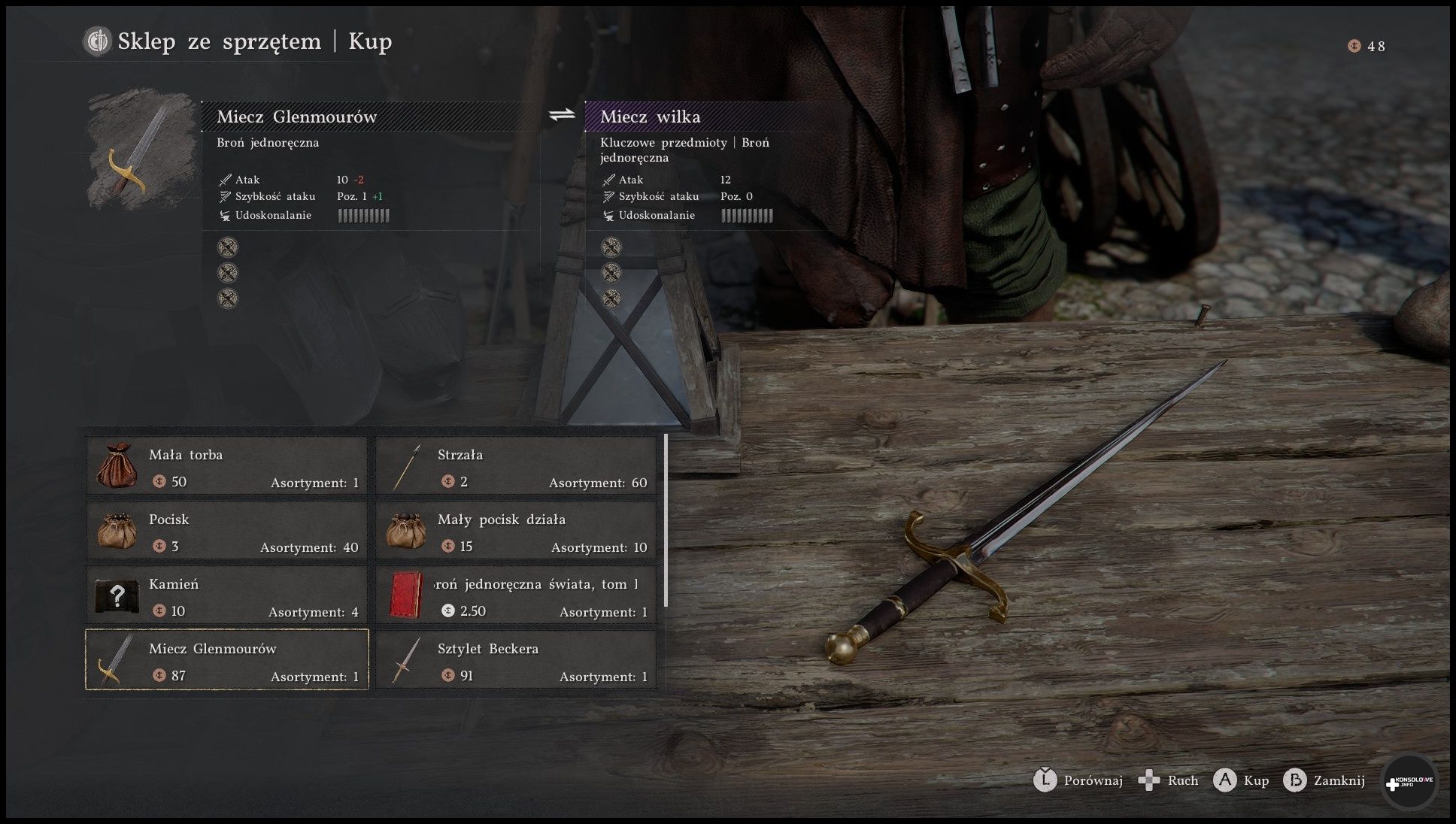Screen dimensions: 1456x824
Task: Pick the Mały pocisk działa item
Action: point(515,531)
